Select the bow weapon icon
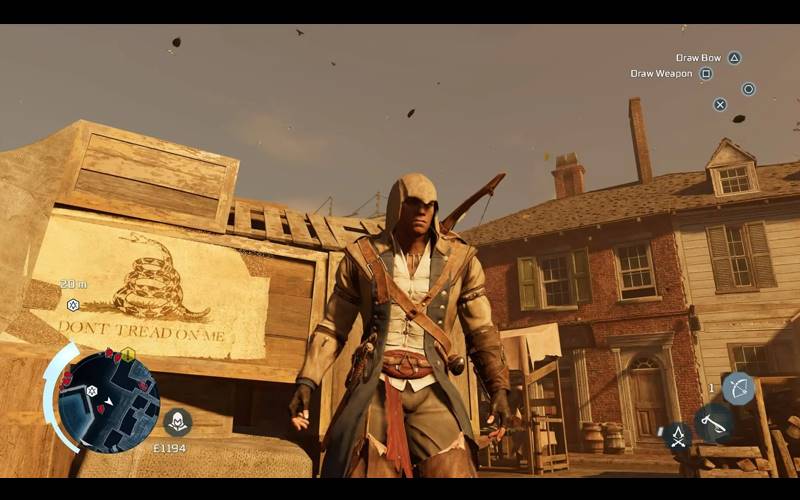Viewport: 800px width, 500px height. [x=738, y=388]
